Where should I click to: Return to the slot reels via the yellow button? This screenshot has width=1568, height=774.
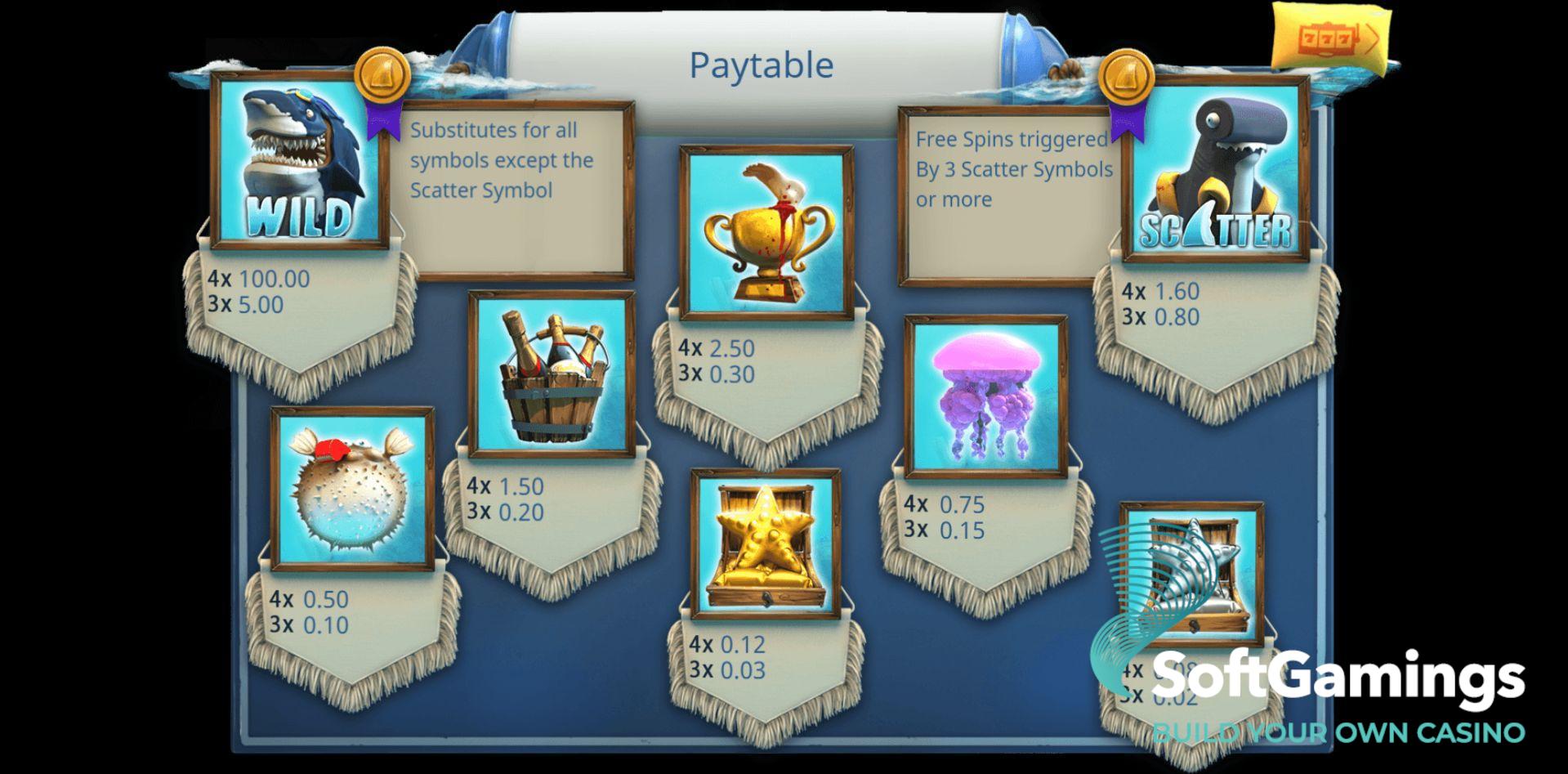[x=1329, y=39]
